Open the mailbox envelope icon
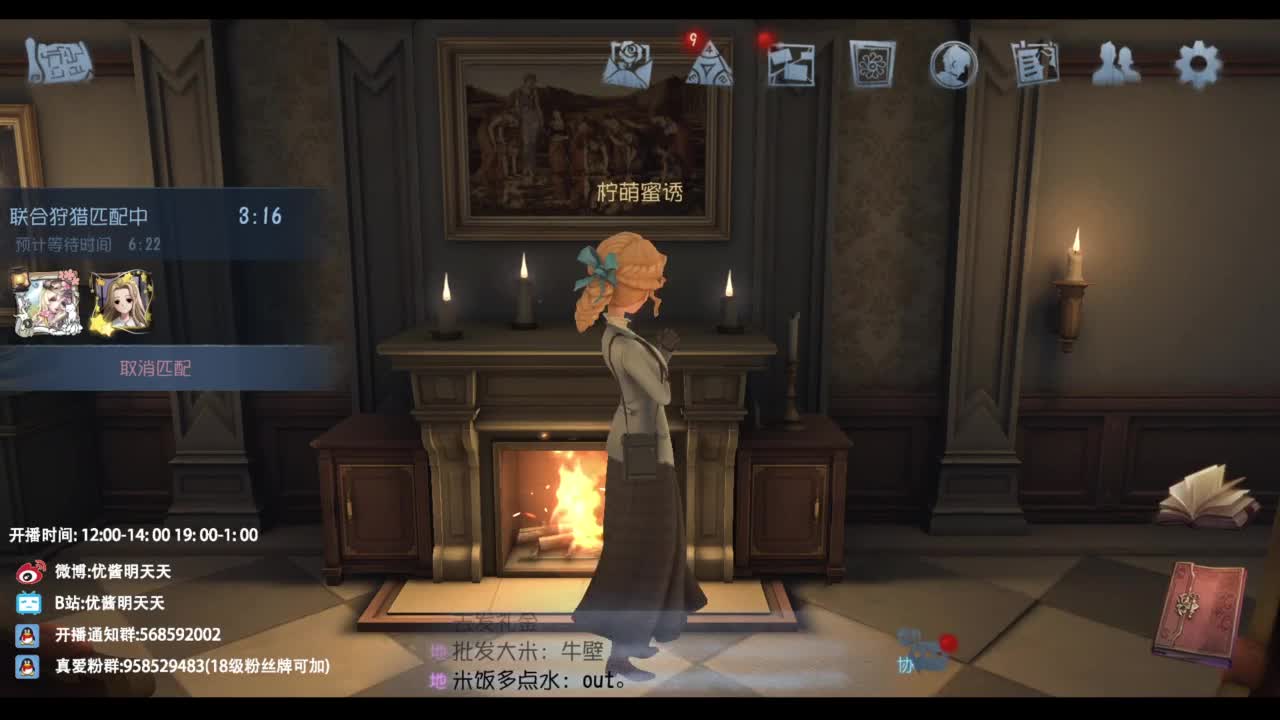This screenshot has width=1280, height=720. point(627,62)
